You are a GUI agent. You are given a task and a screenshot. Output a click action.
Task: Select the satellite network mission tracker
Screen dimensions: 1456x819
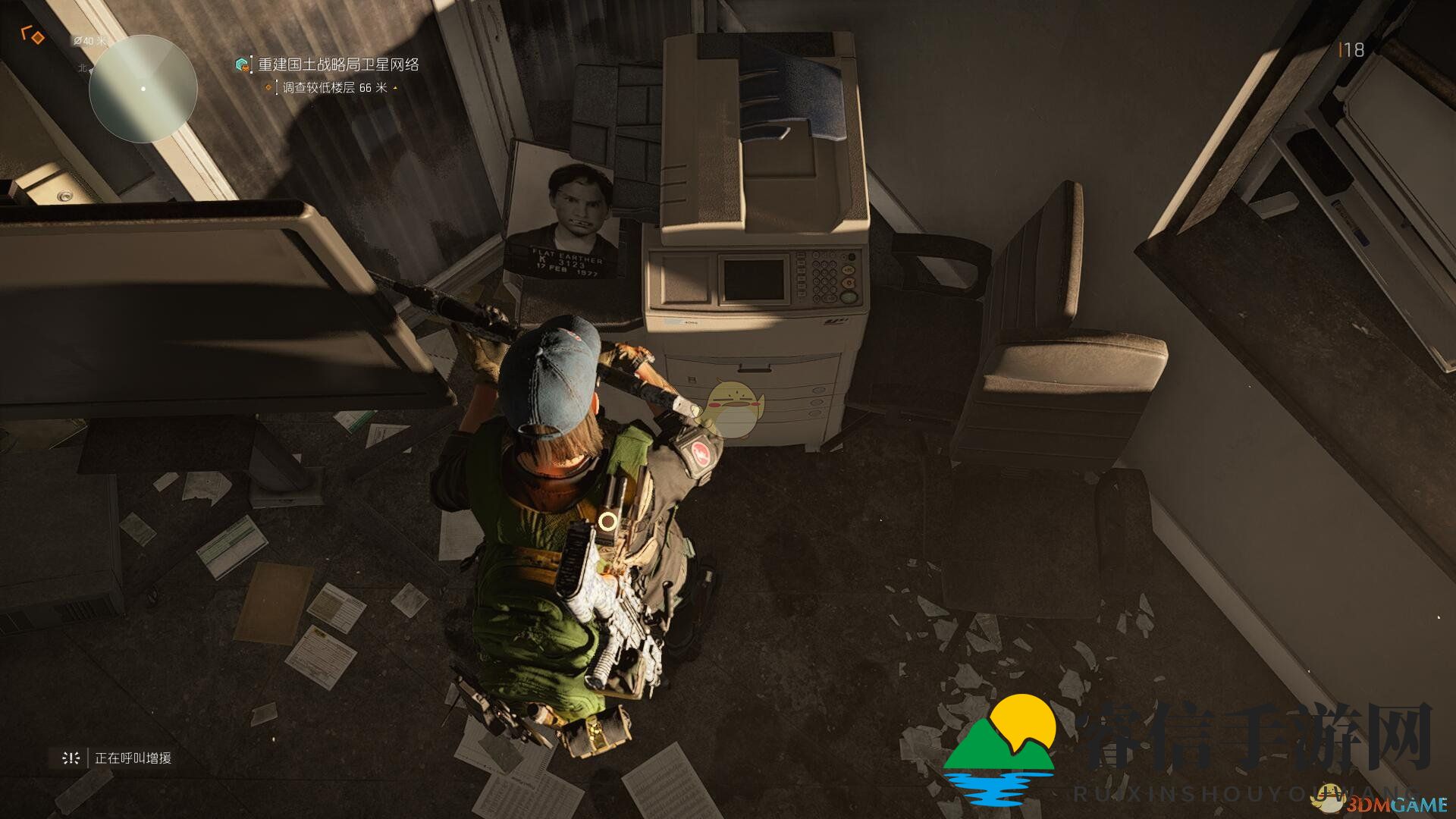[337, 65]
